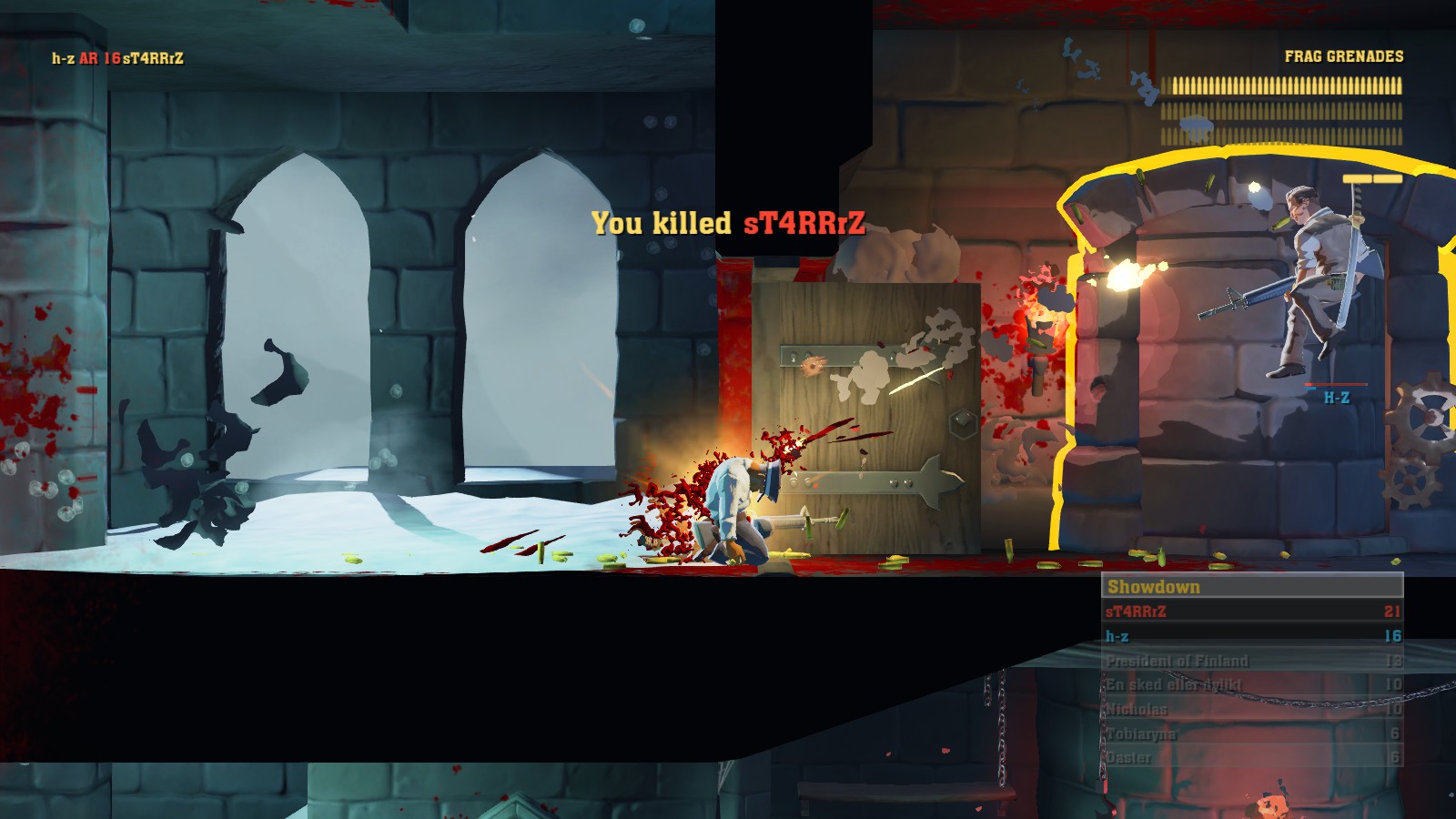Click the Showdown scoreboard header

[1251, 587]
